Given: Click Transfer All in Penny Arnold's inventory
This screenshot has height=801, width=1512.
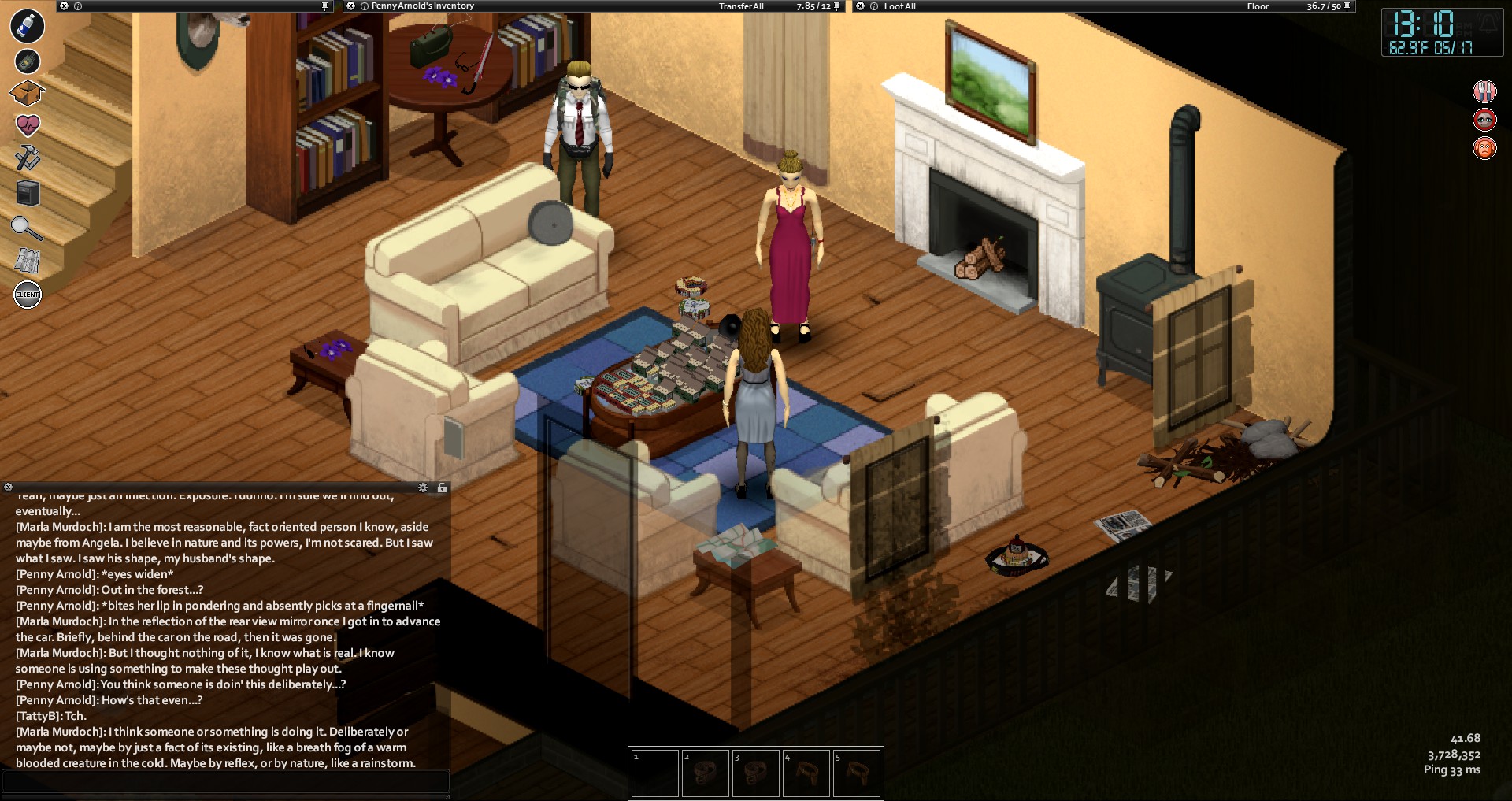Looking at the screenshot, I should (x=741, y=6).
